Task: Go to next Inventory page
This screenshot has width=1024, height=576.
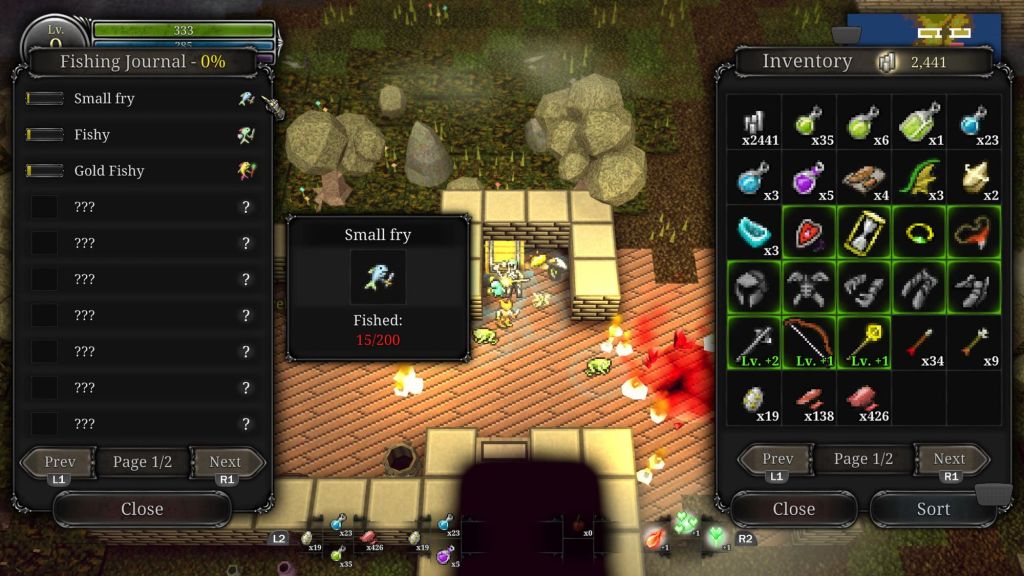Action: 949,459
